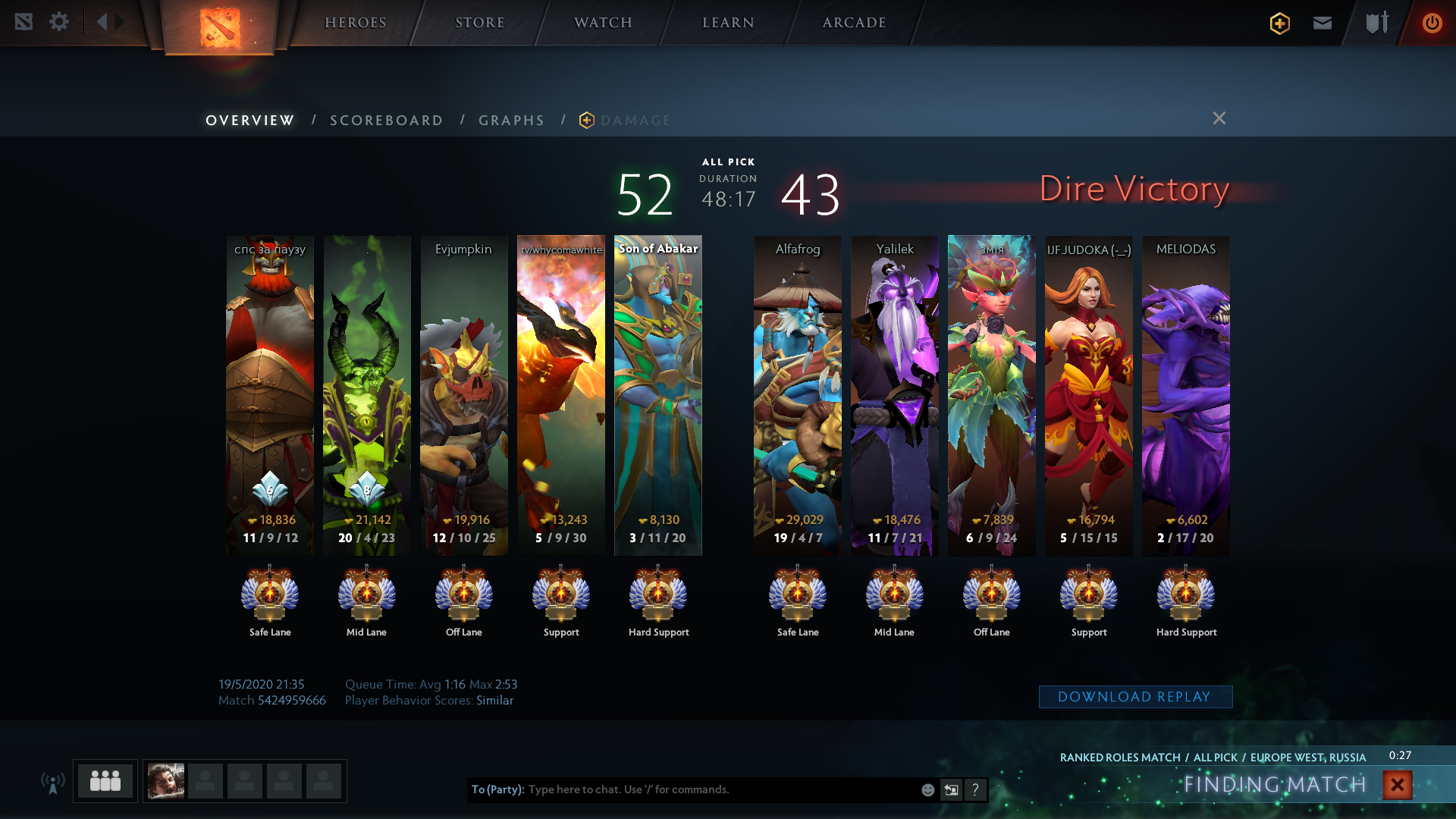
Task: Download the match replay
Action: point(1134,697)
